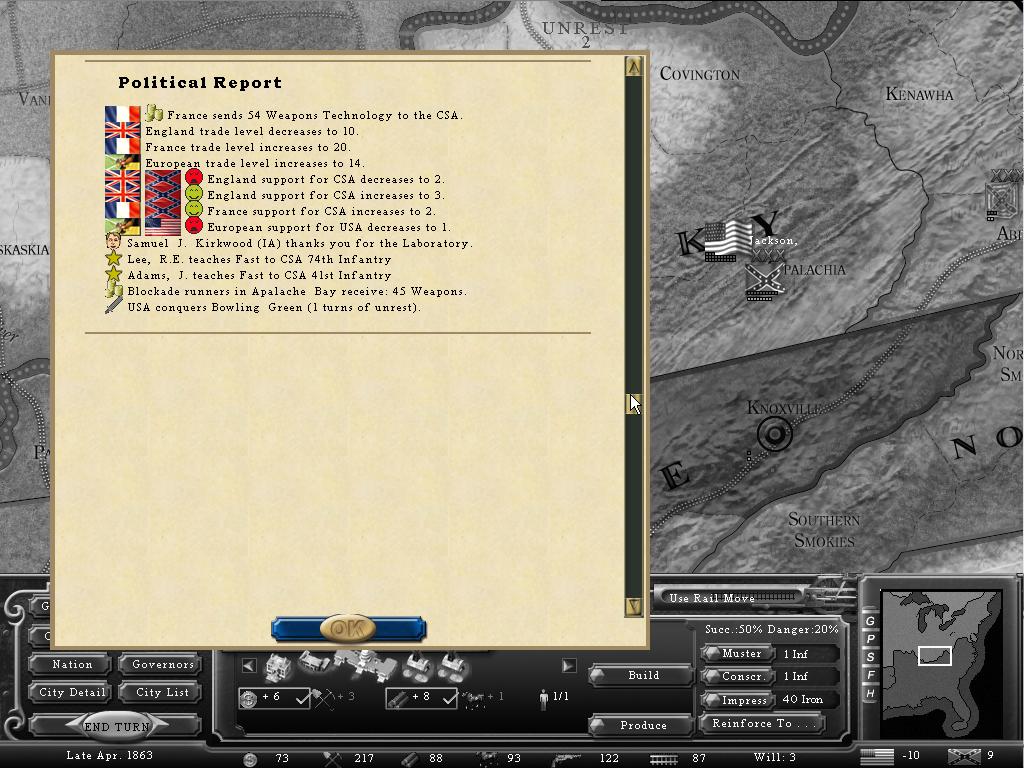
Task: Show the City Detail view
Action: coord(72,692)
